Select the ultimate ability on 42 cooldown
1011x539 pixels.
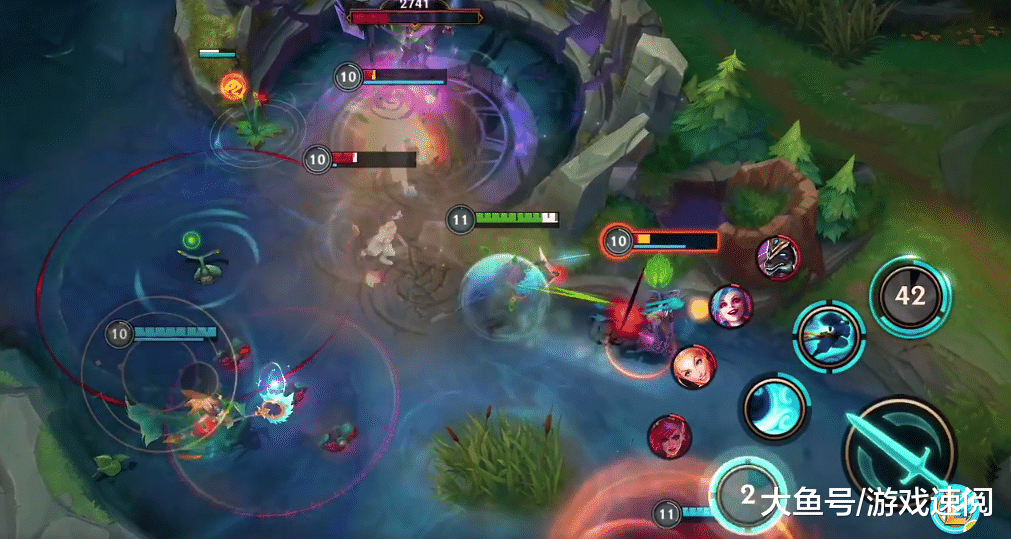[x=910, y=296]
